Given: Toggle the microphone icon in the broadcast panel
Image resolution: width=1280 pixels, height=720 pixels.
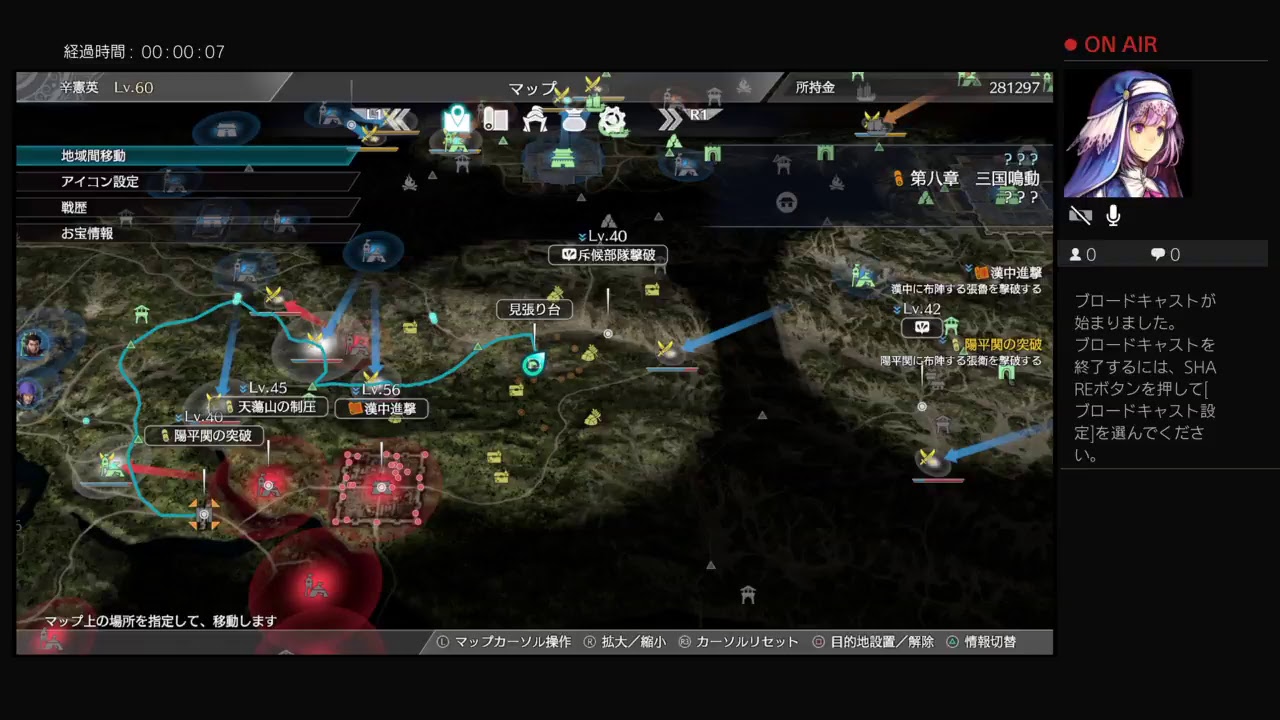Looking at the screenshot, I should (1112, 215).
